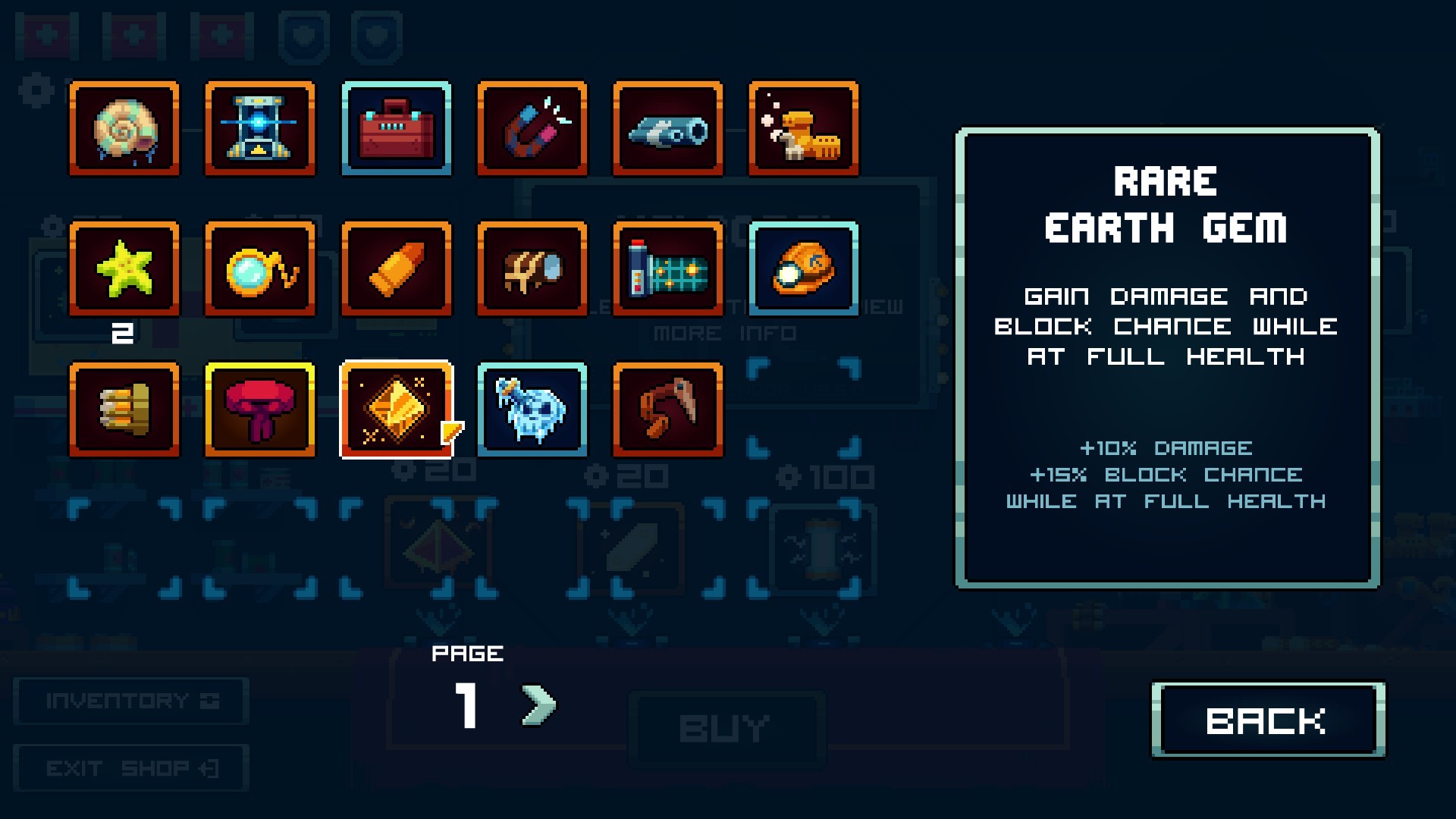The image size is (1456, 819).
Task: Select the red toolbox item
Action: click(397, 129)
